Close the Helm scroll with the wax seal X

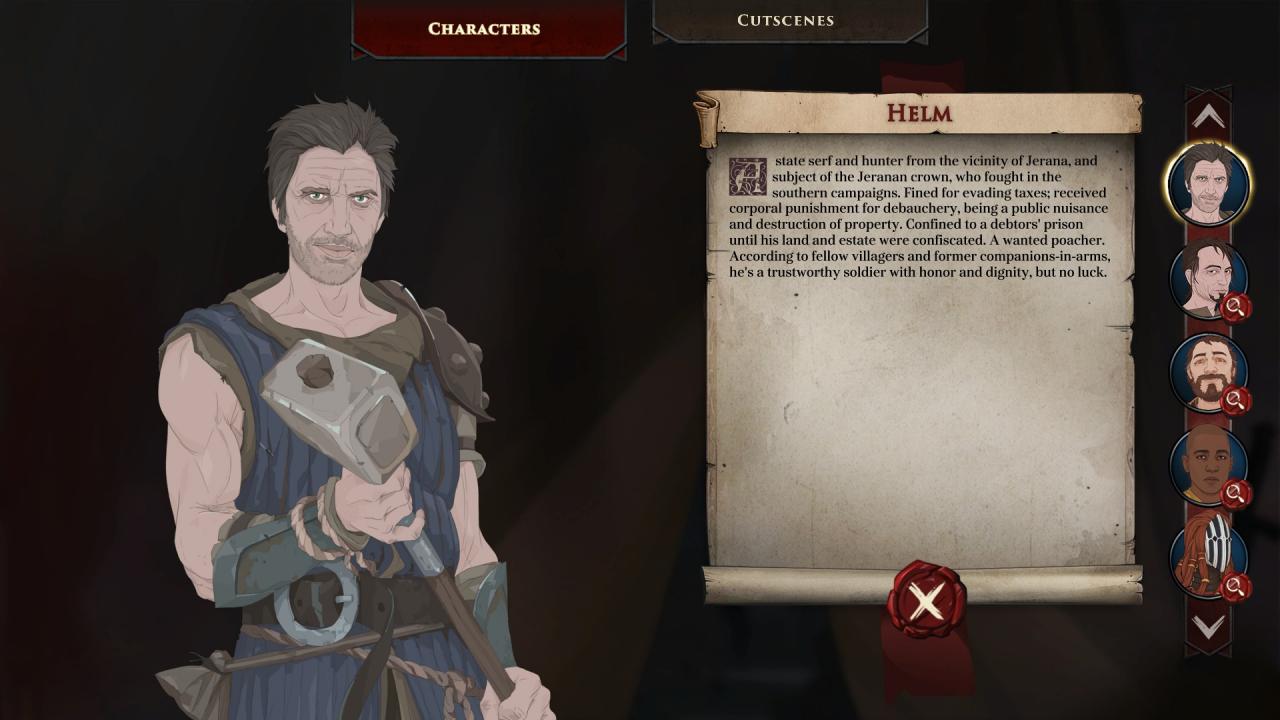(926, 600)
